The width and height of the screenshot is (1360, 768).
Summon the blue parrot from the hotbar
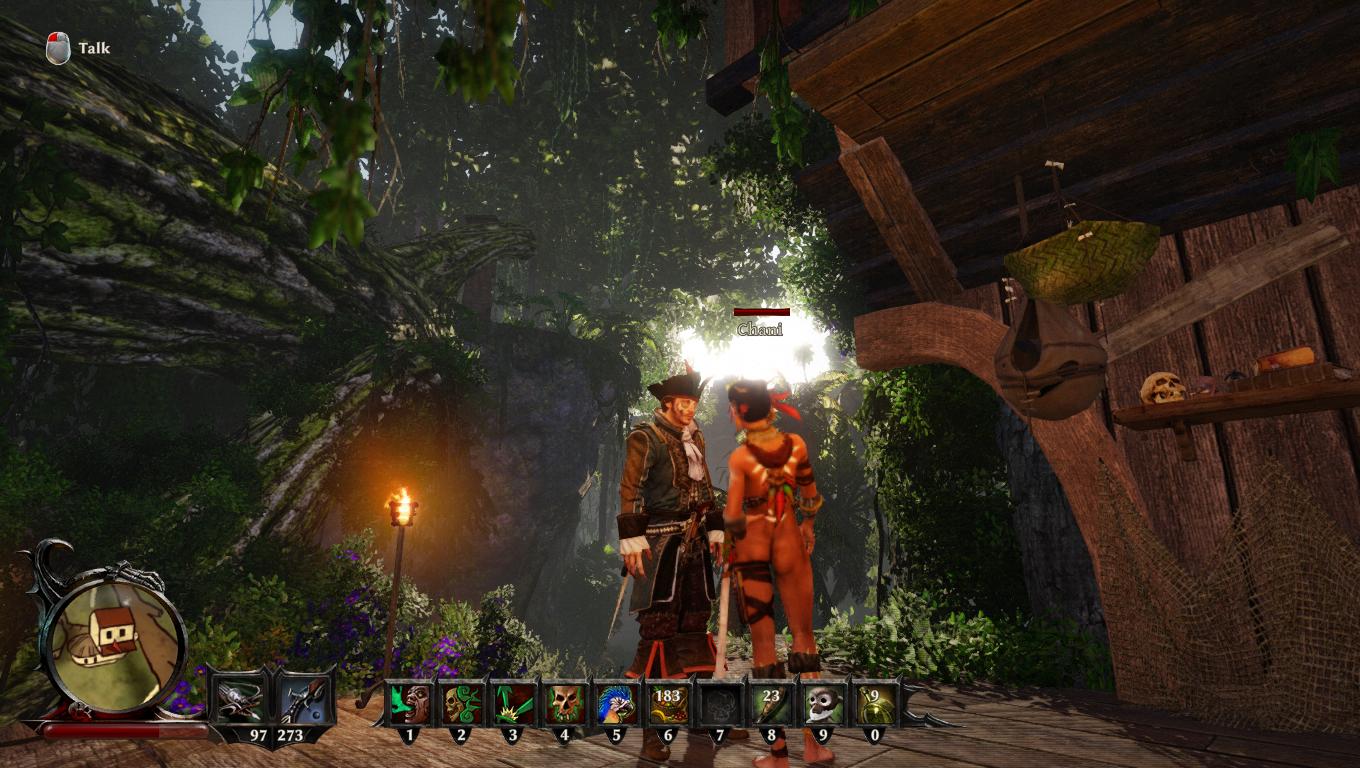pyautogui.click(x=617, y=703)
